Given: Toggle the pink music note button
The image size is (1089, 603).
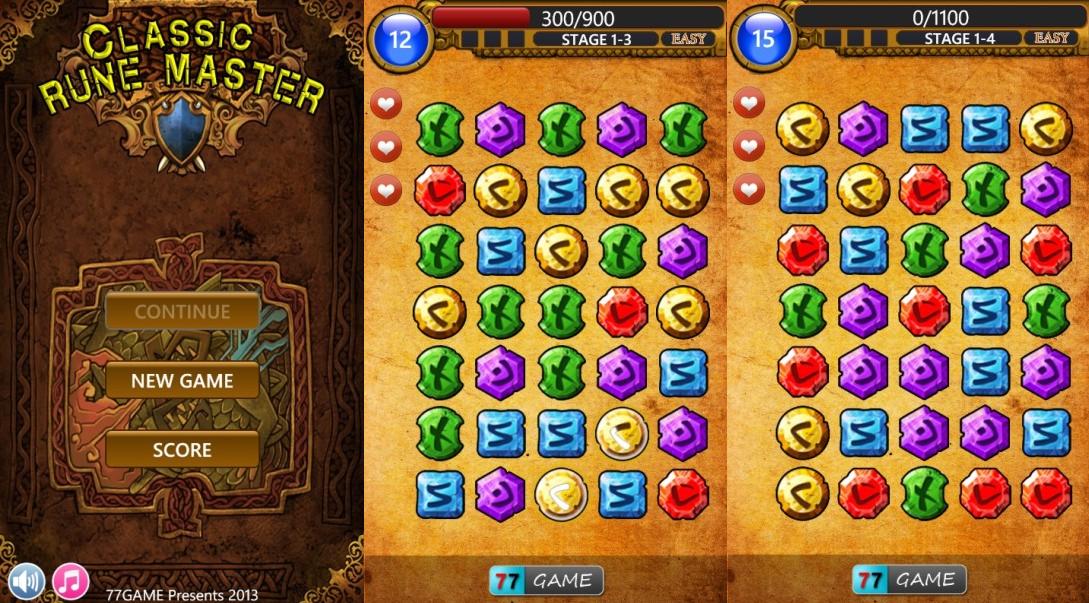Looking at the screenshot, I should [71, 580].
